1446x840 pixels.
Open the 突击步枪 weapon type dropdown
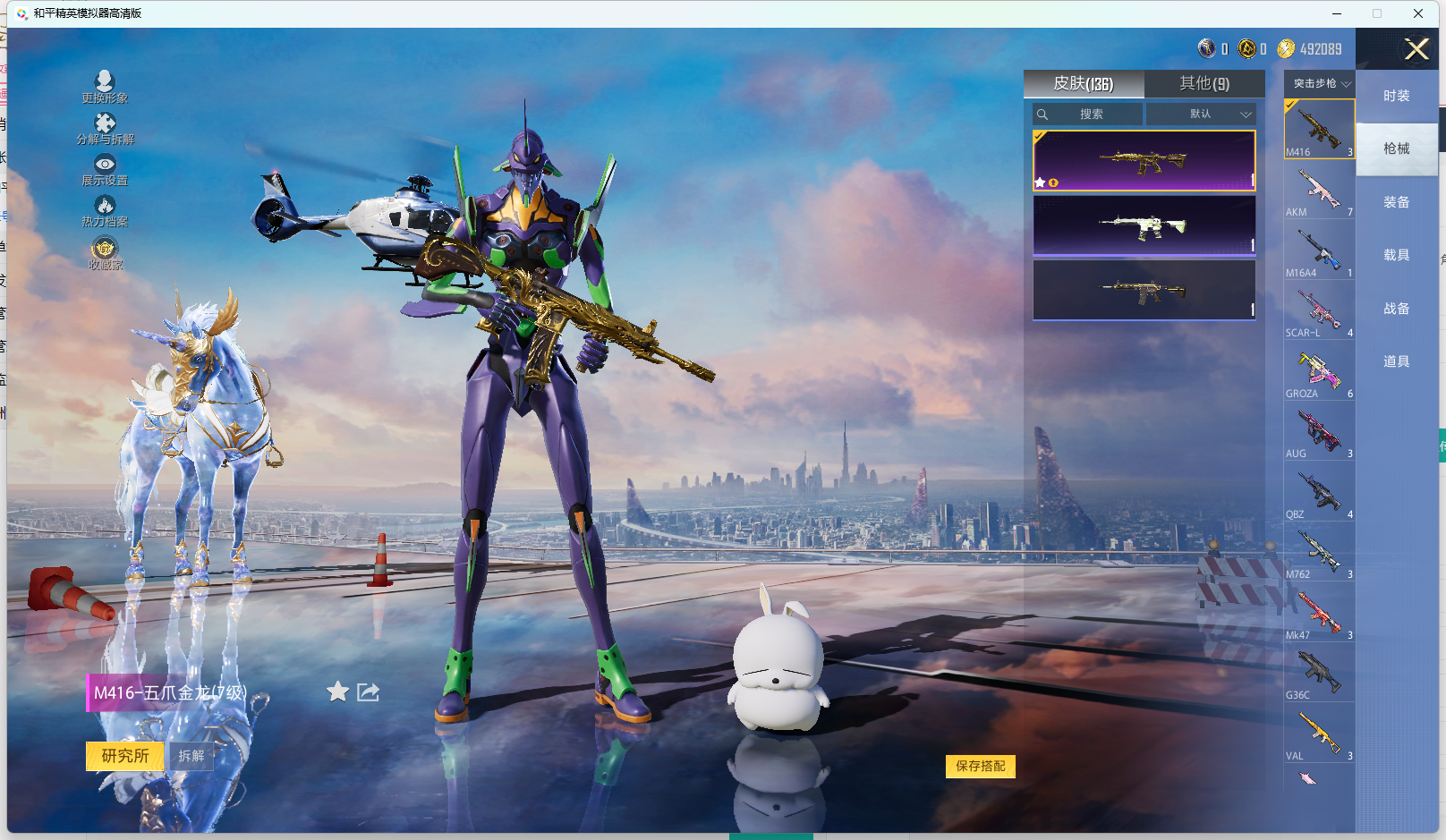[x=1320, y=83]
